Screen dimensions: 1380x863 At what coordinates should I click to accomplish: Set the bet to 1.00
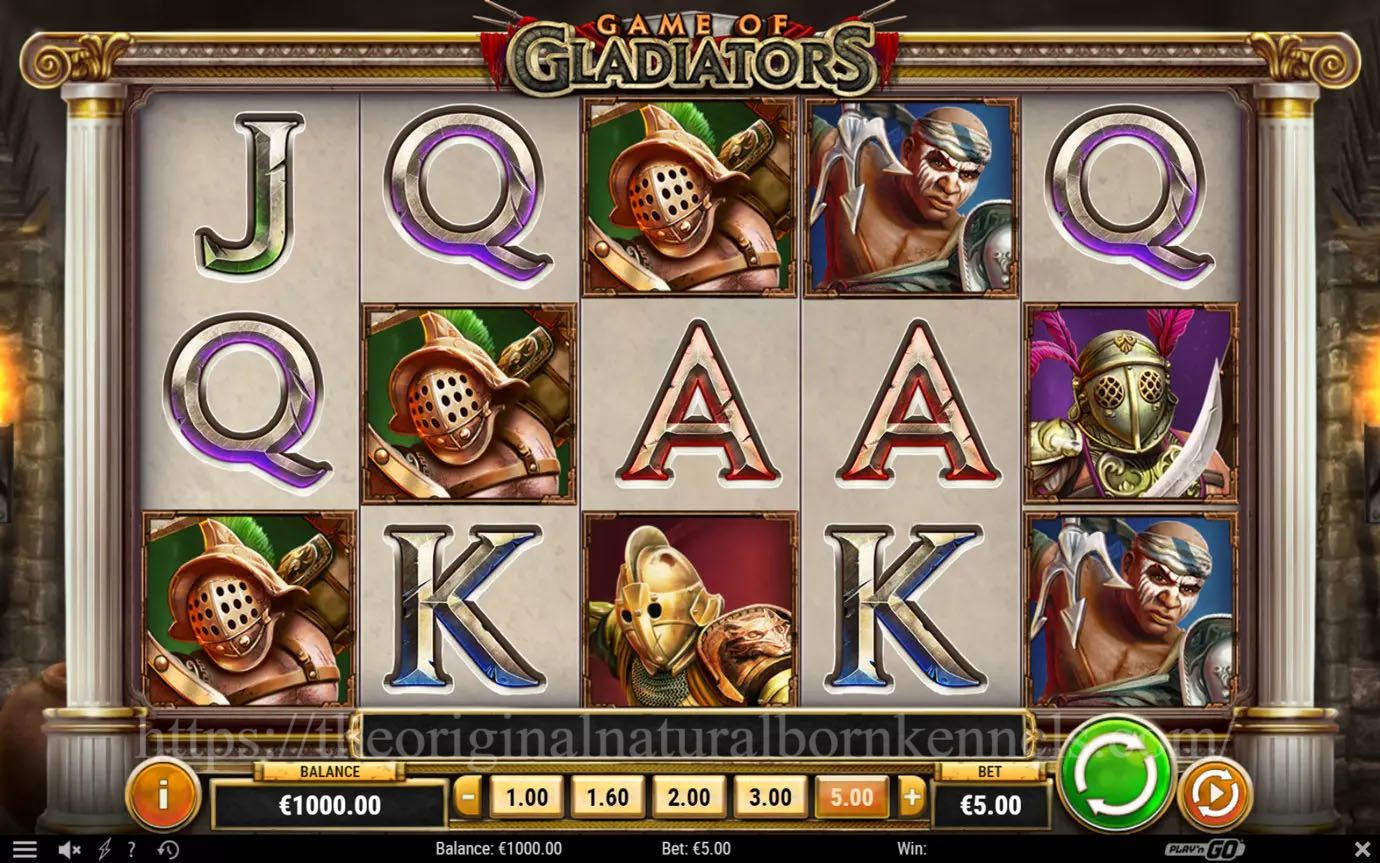point(526,797)
